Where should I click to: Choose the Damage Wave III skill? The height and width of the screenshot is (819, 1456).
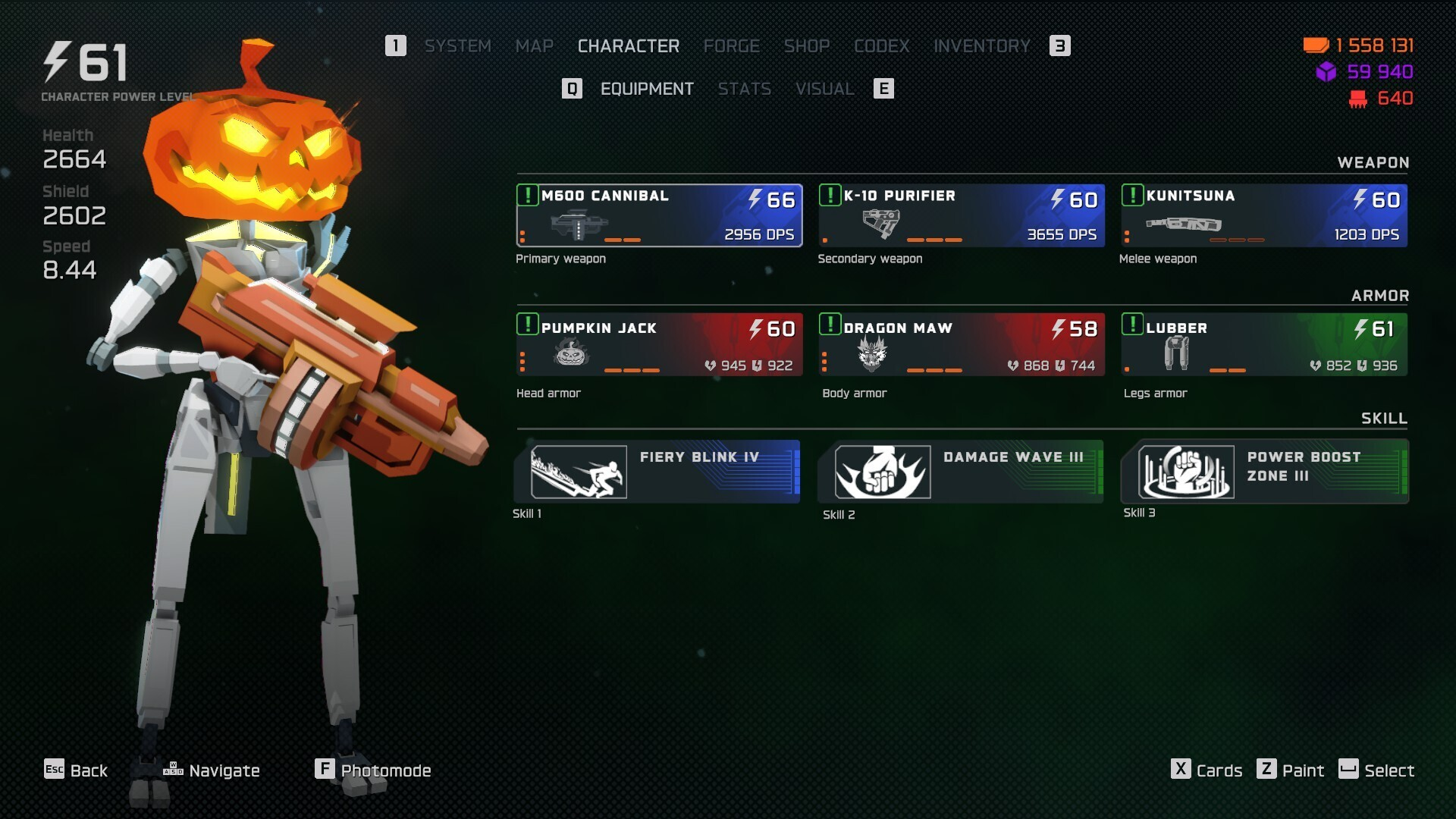(x=961, y=472)
